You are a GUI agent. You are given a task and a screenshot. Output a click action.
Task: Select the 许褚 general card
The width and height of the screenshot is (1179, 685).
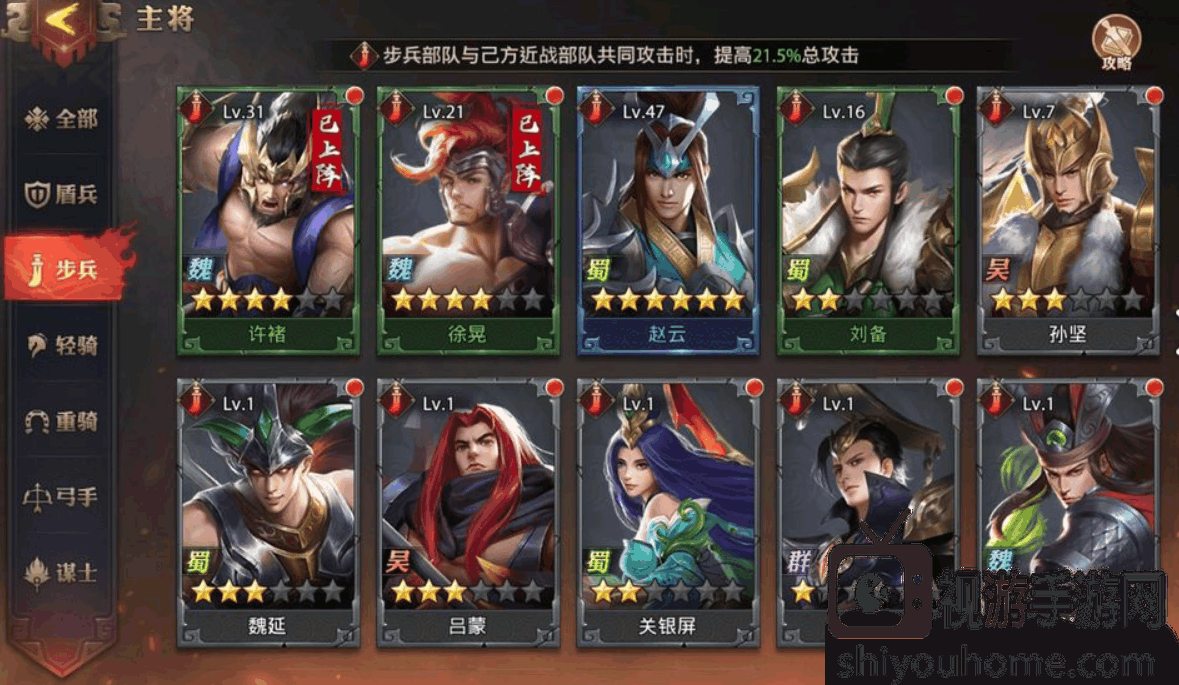267,220
